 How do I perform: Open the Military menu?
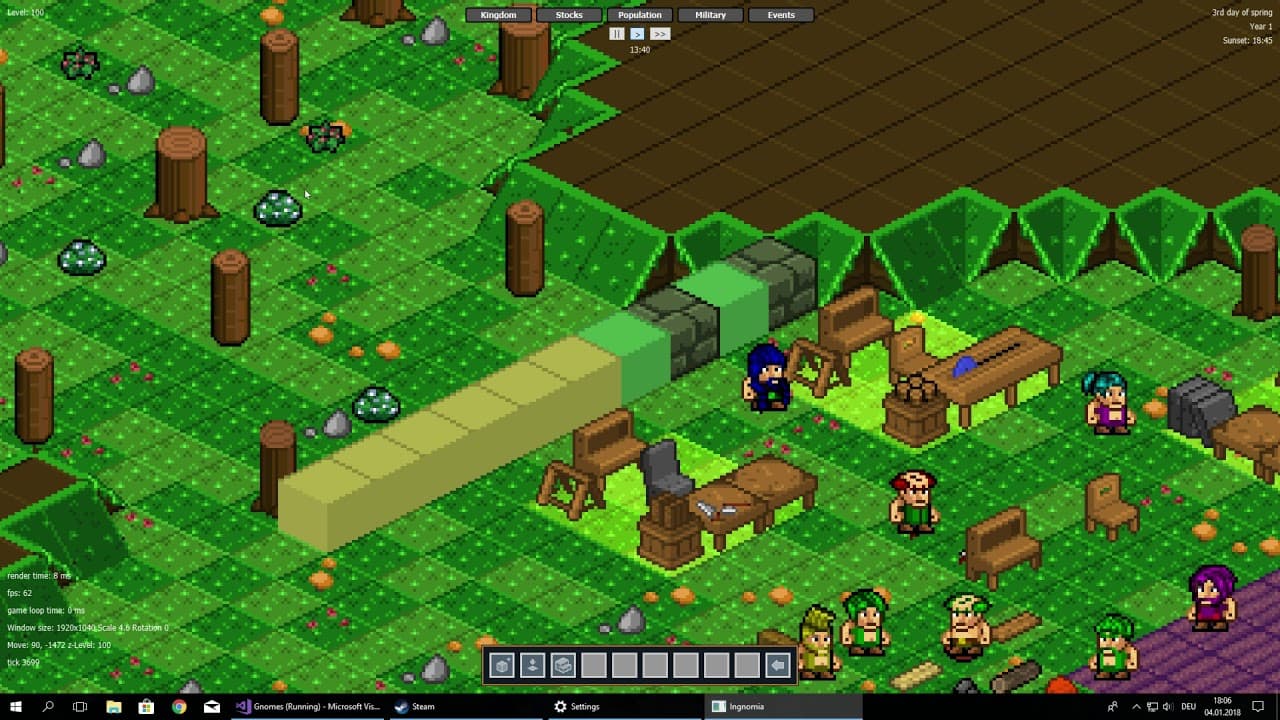click(x=710, y=15)
